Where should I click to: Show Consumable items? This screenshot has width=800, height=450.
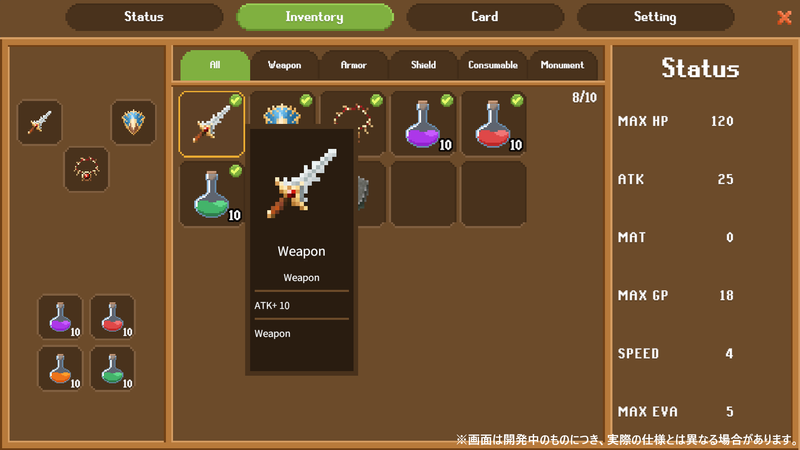click(x=493, y=65)
